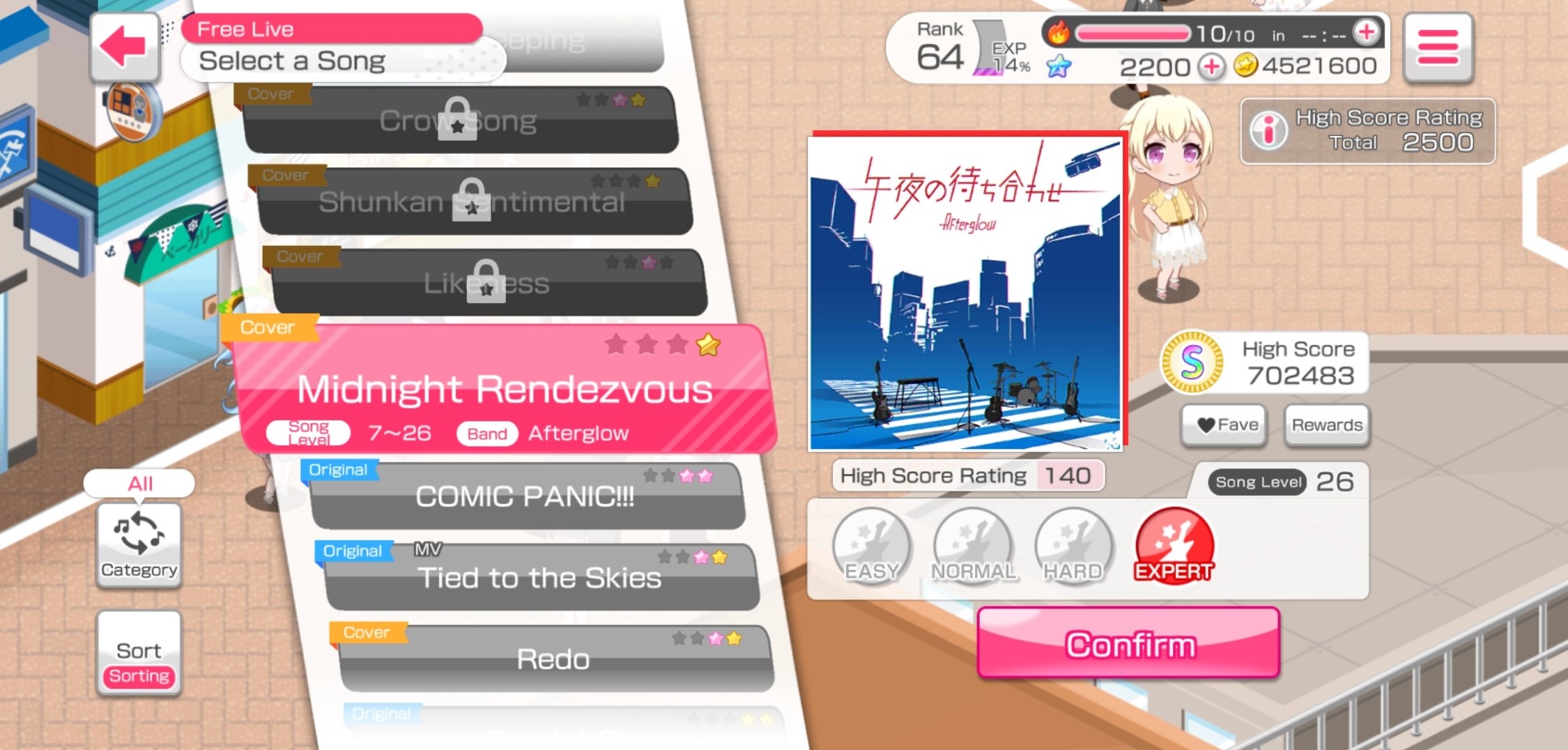Screen dimensions: 1568x750
Task: Select the Redo cover song
Action: (553, 659)
